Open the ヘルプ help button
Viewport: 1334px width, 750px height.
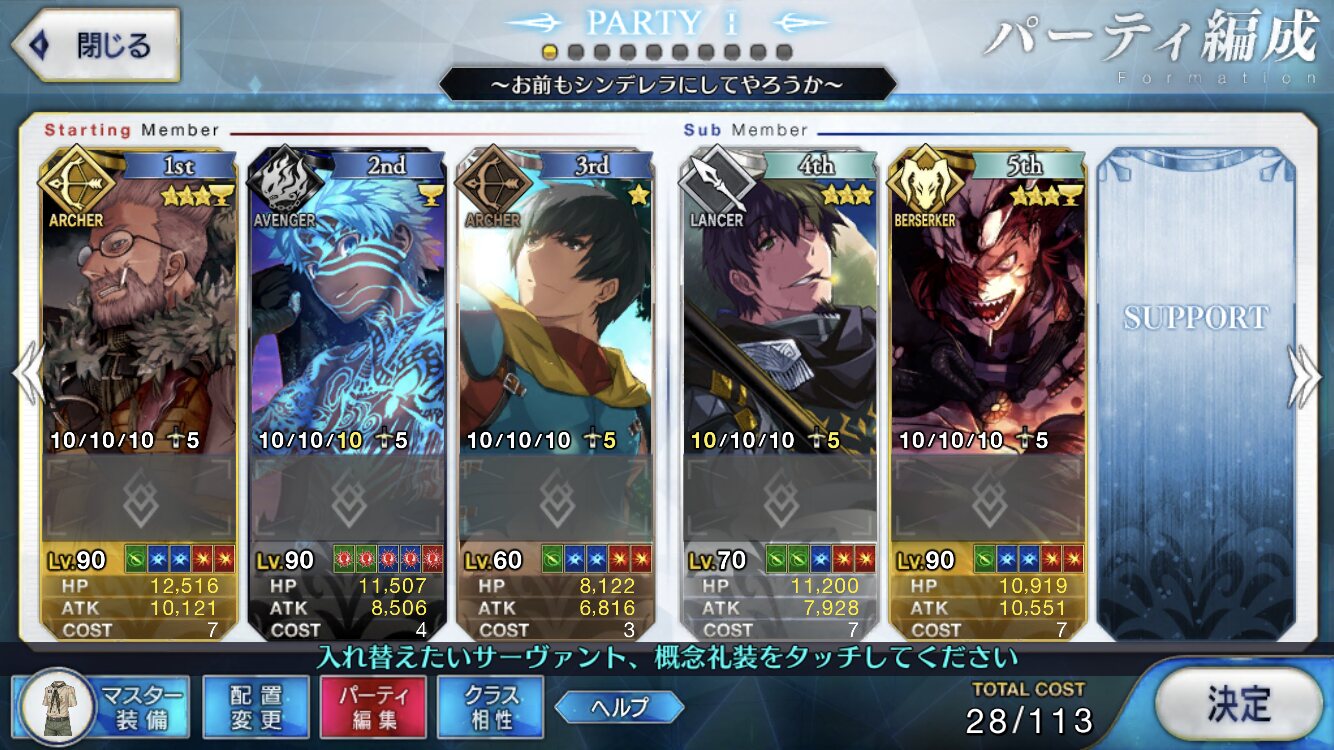point(619,708)
